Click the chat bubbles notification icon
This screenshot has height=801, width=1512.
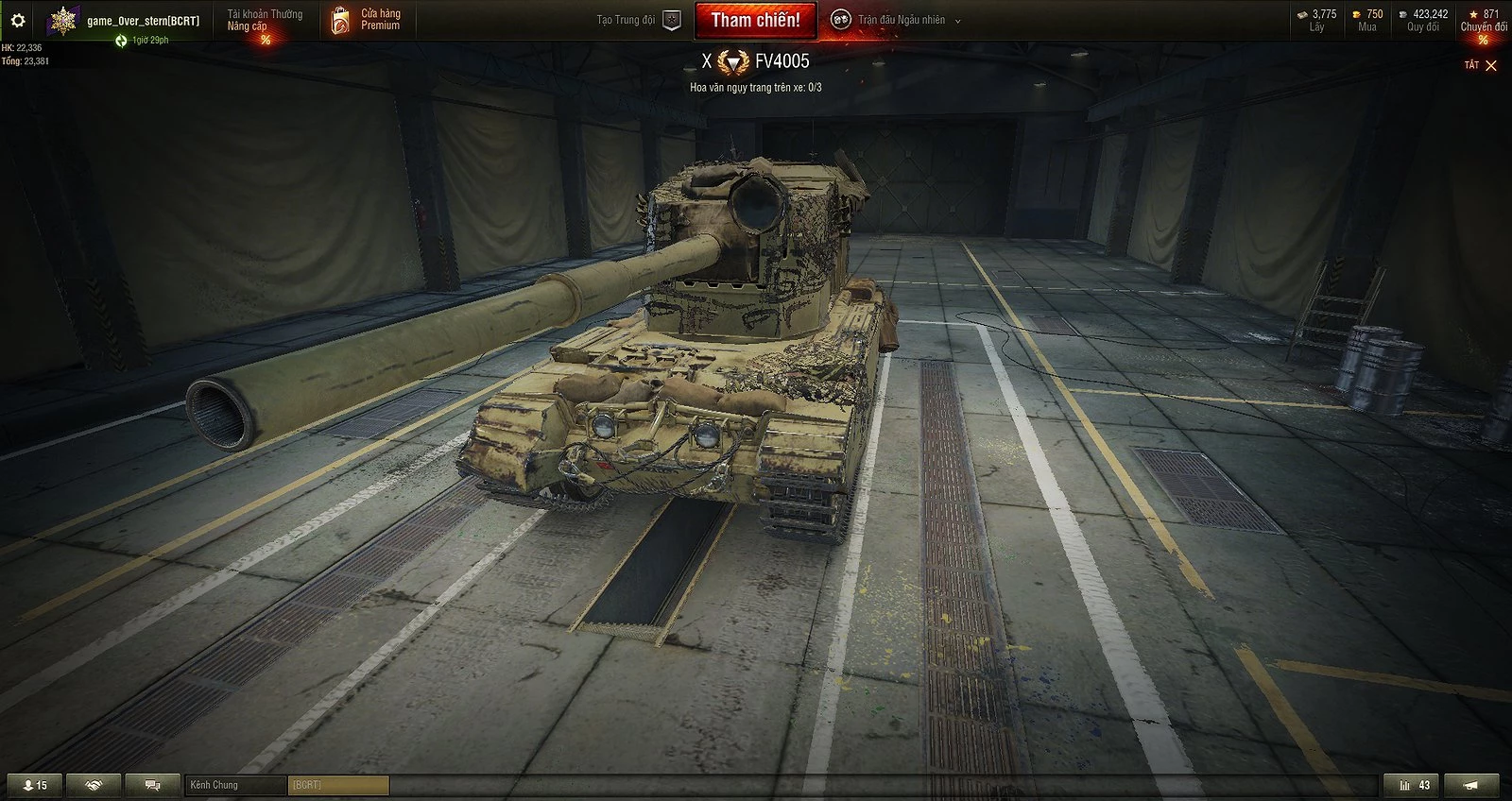(151, 784)
